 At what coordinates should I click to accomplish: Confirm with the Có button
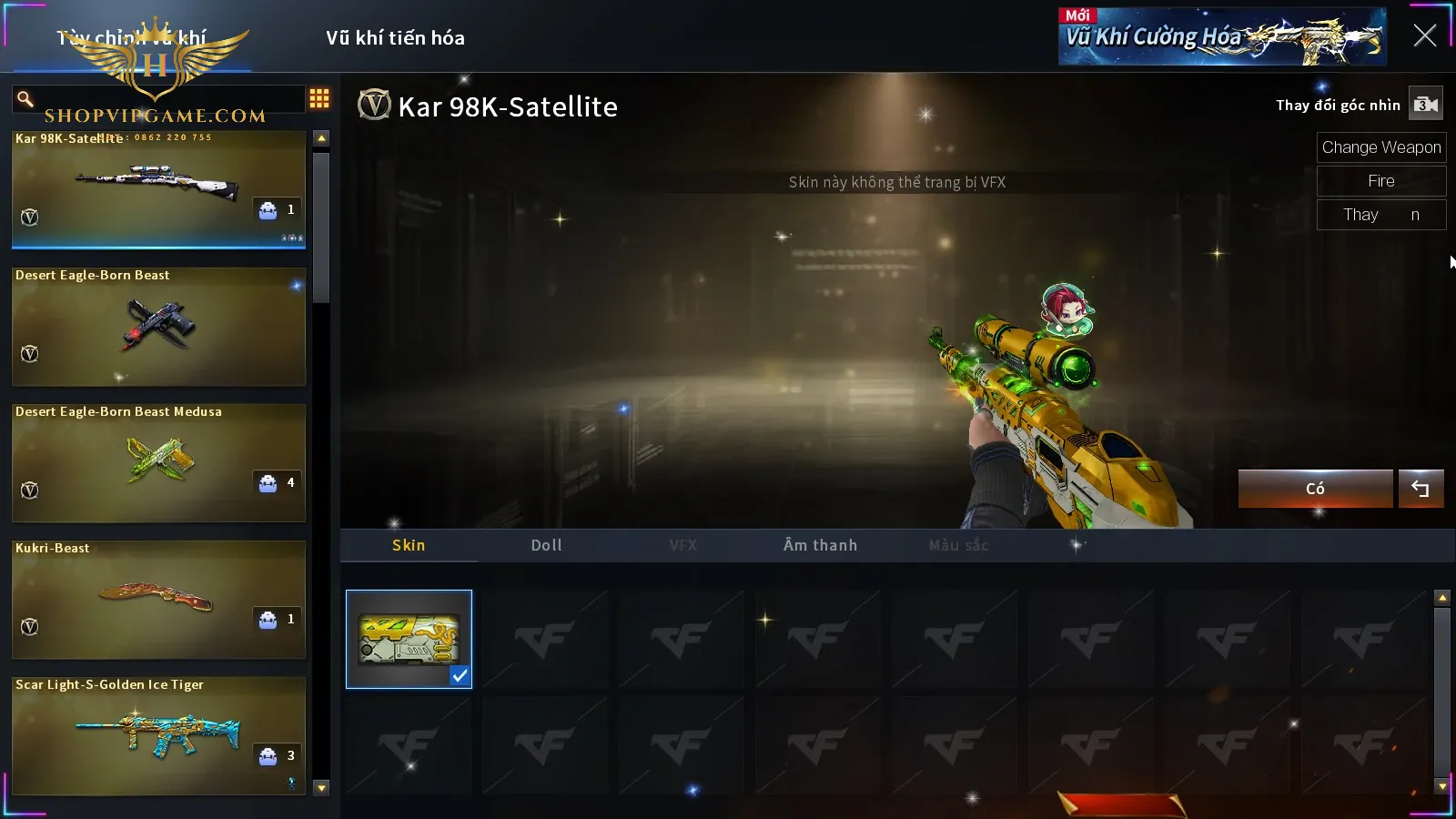click(1315, 489)
